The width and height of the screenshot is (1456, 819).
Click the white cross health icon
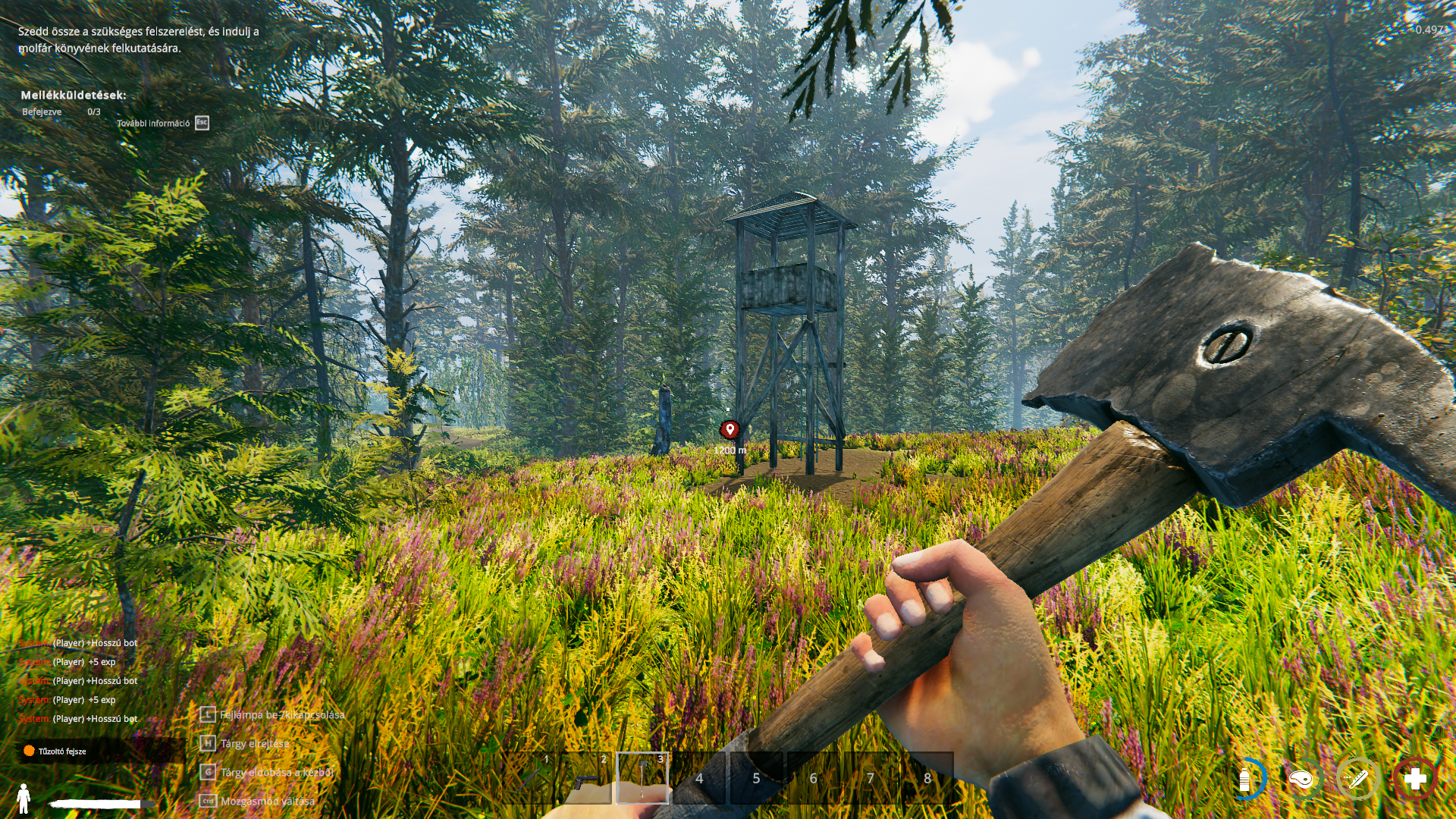[x=1415, y=779]
